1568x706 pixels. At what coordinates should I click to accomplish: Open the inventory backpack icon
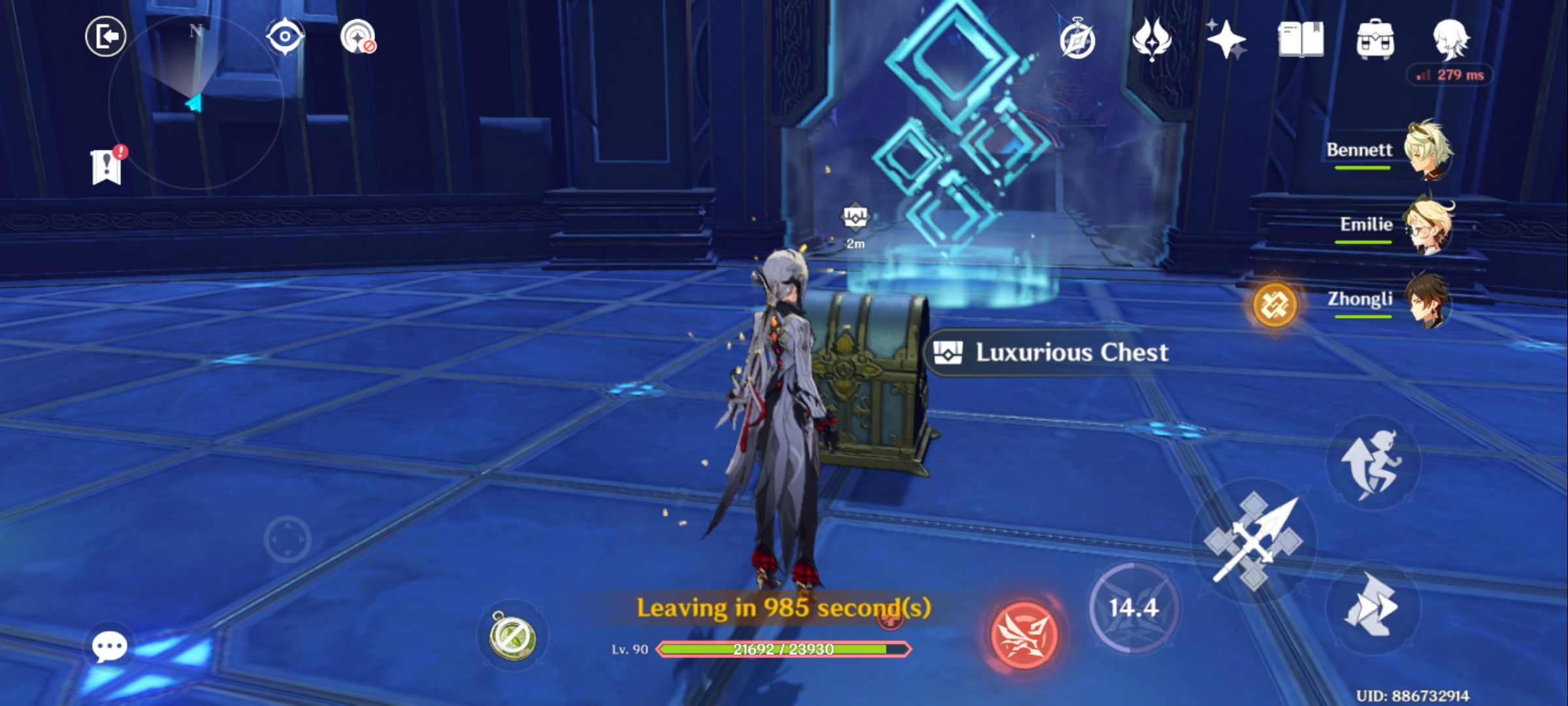tap(1375, 41)
